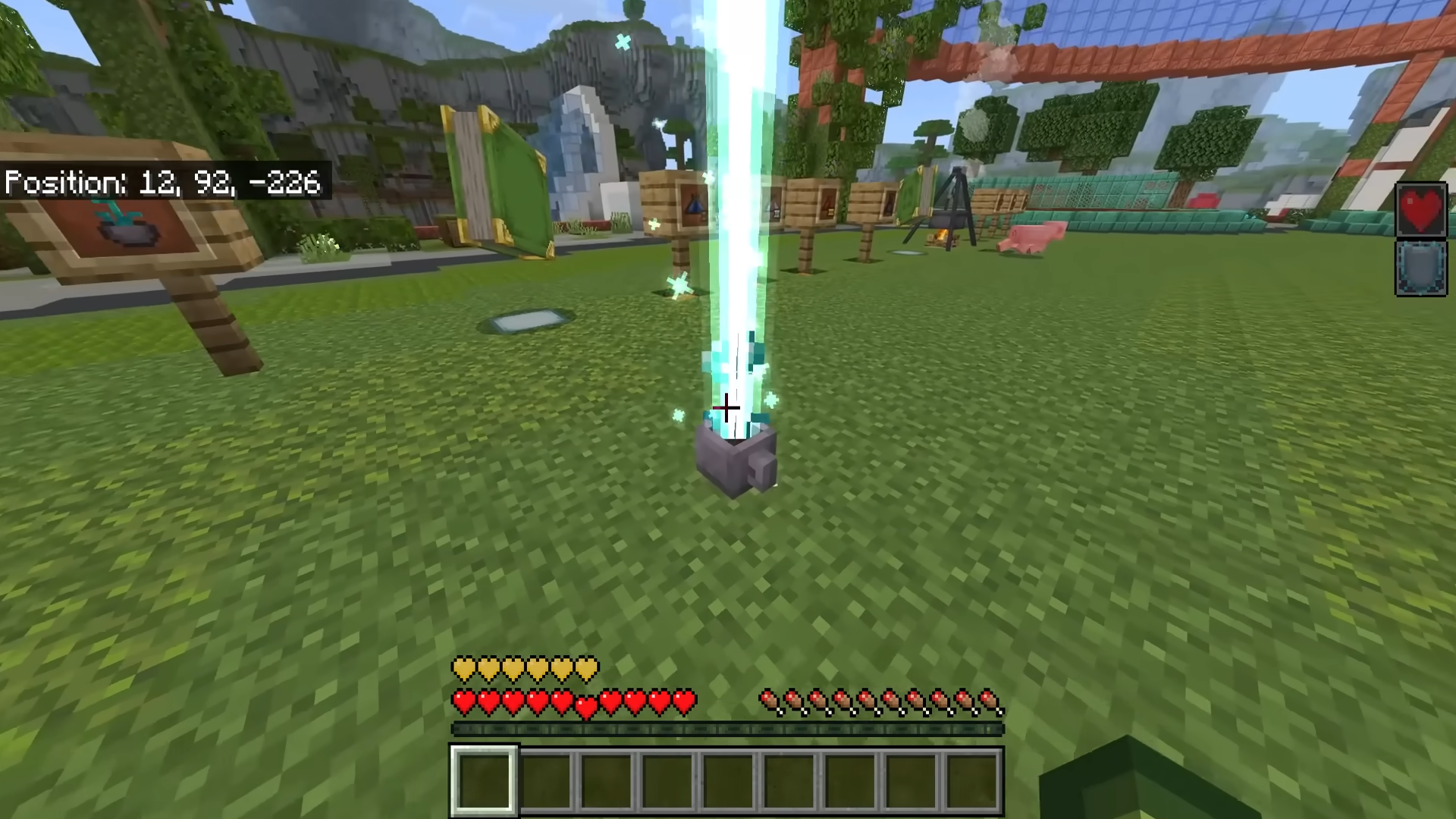1456x819 pixels.
Task: Click the gray shield status effect icon
Action: pyautogui.click(x=1421, y=268)
